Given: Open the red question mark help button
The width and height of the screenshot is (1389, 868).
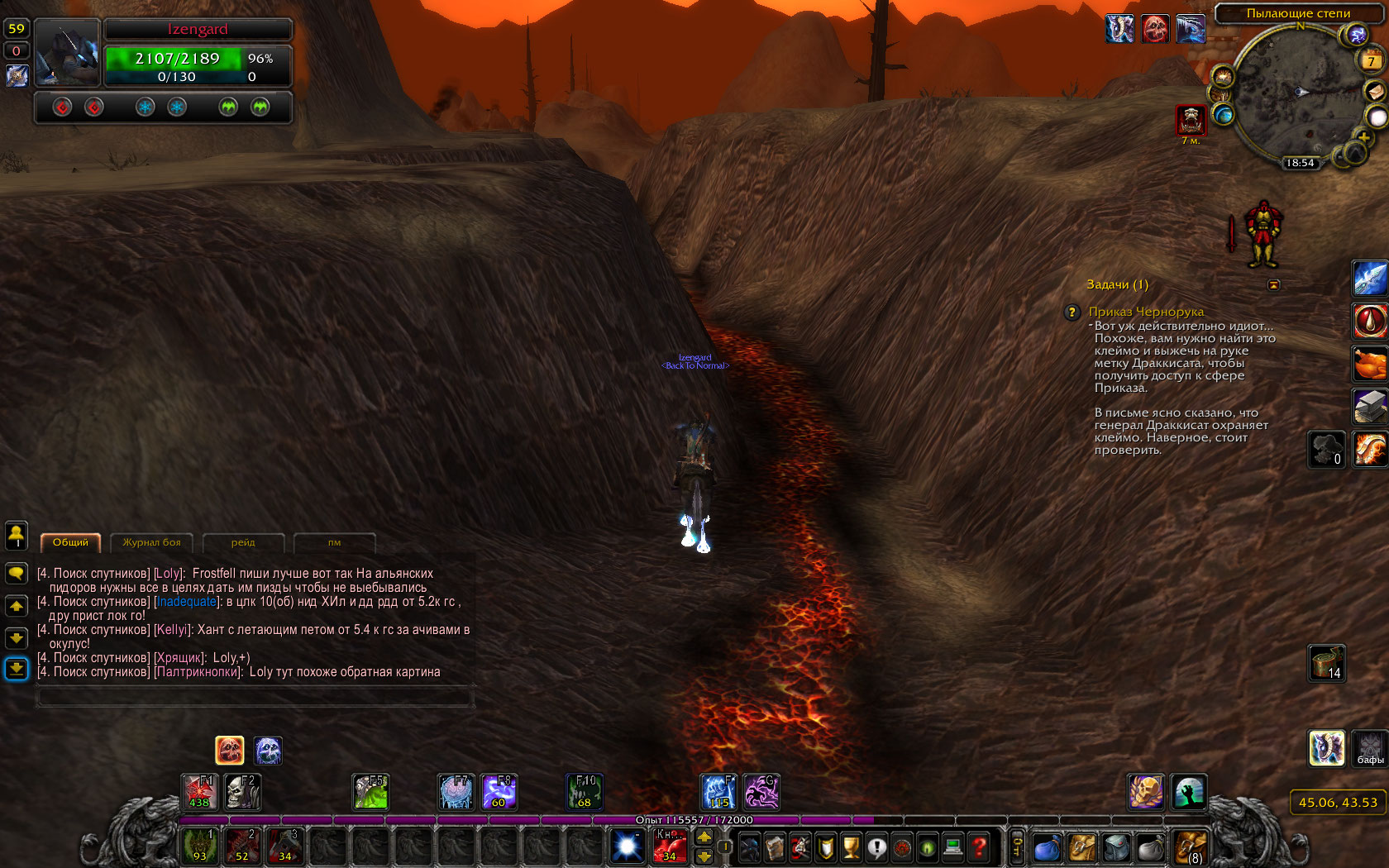Looking at the screenshot, I should click(x=979, y=847).
